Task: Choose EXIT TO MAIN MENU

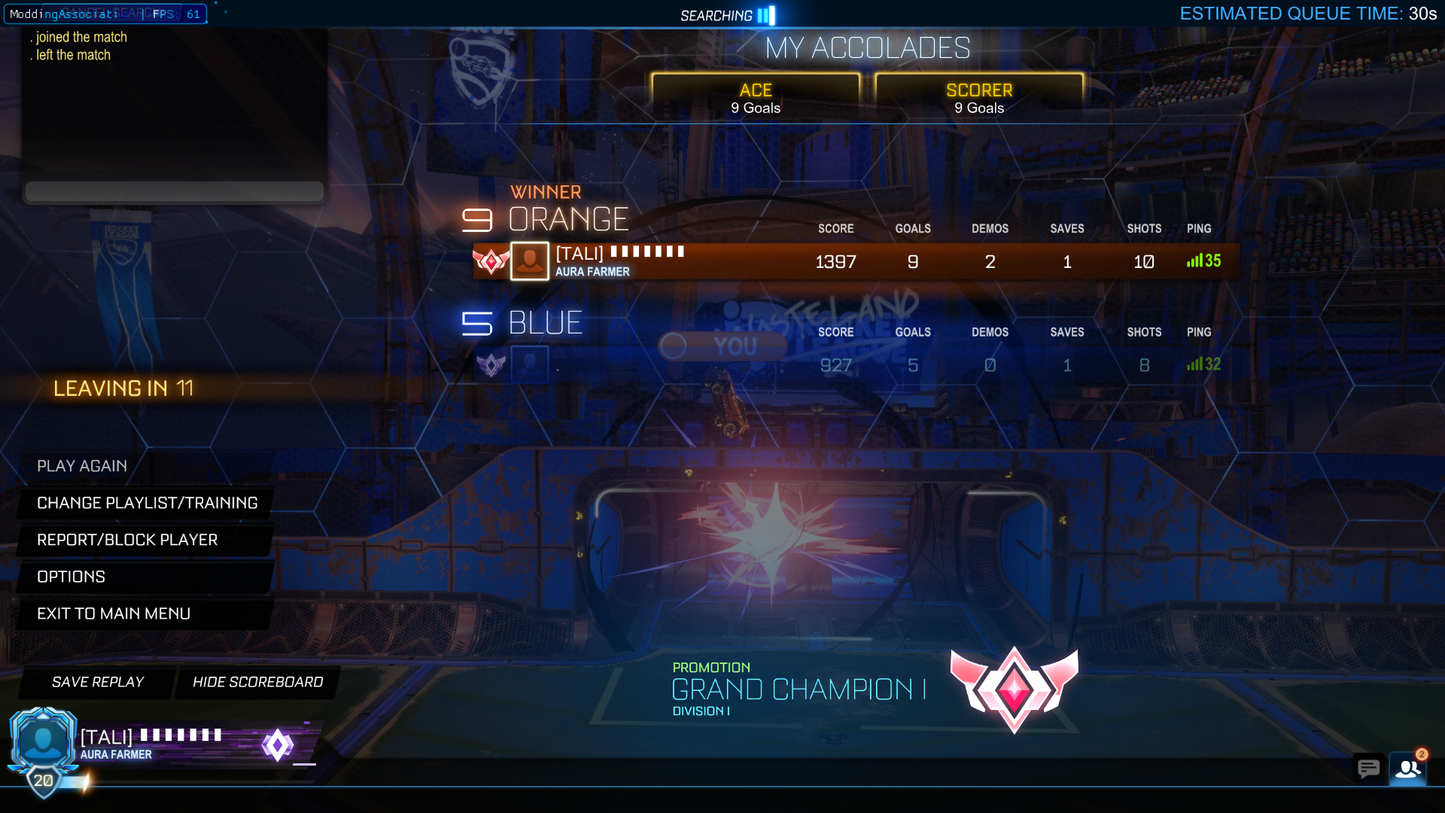Action: point(113,613)
